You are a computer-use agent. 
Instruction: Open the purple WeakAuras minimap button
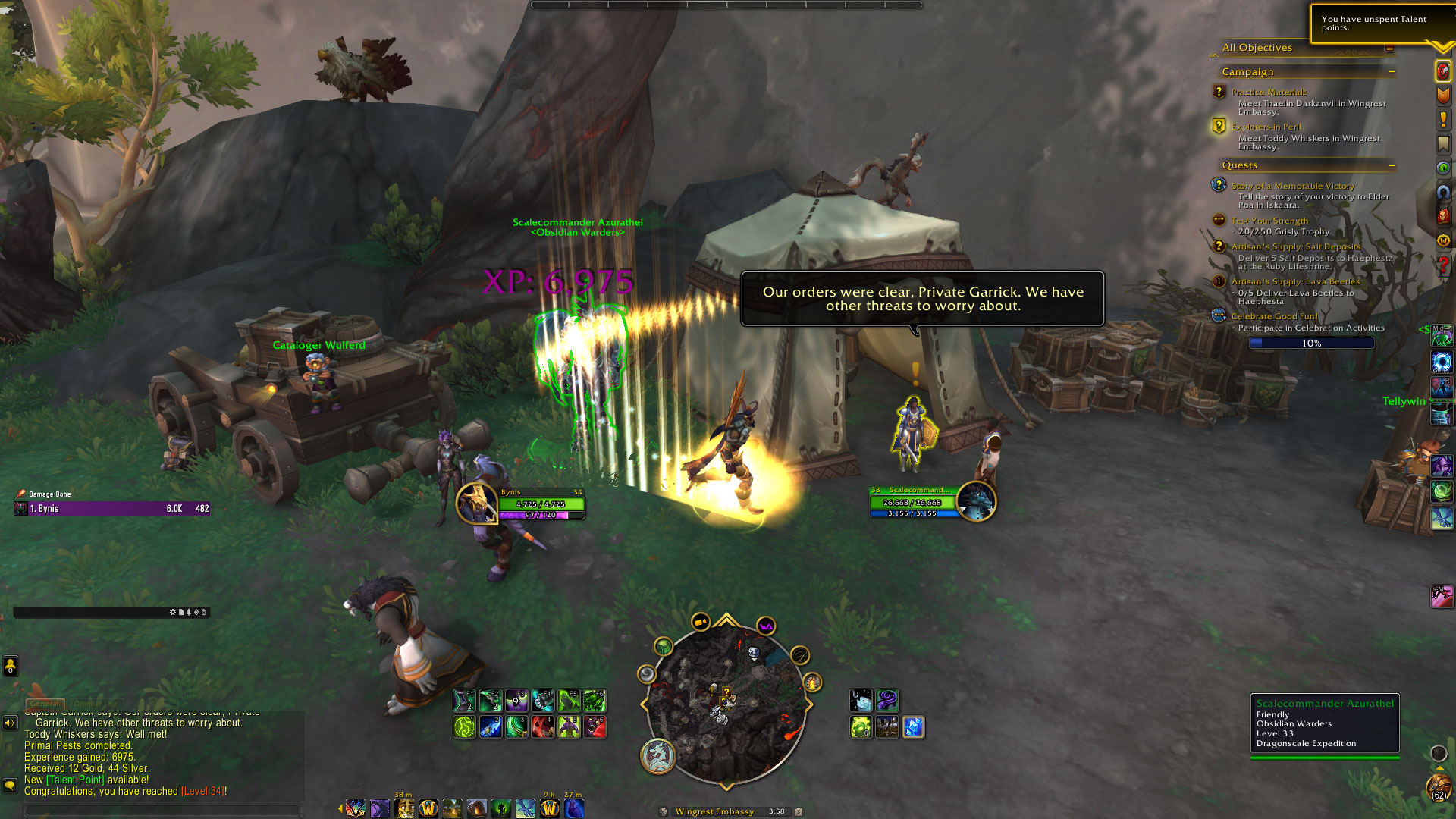(766, 626)
